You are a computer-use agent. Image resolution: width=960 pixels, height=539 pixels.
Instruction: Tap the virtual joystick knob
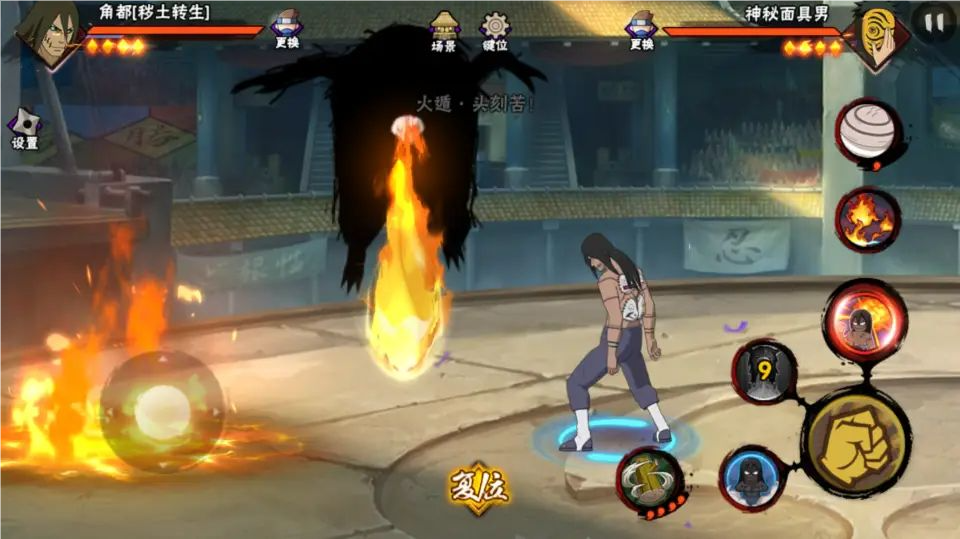[162, 411]
